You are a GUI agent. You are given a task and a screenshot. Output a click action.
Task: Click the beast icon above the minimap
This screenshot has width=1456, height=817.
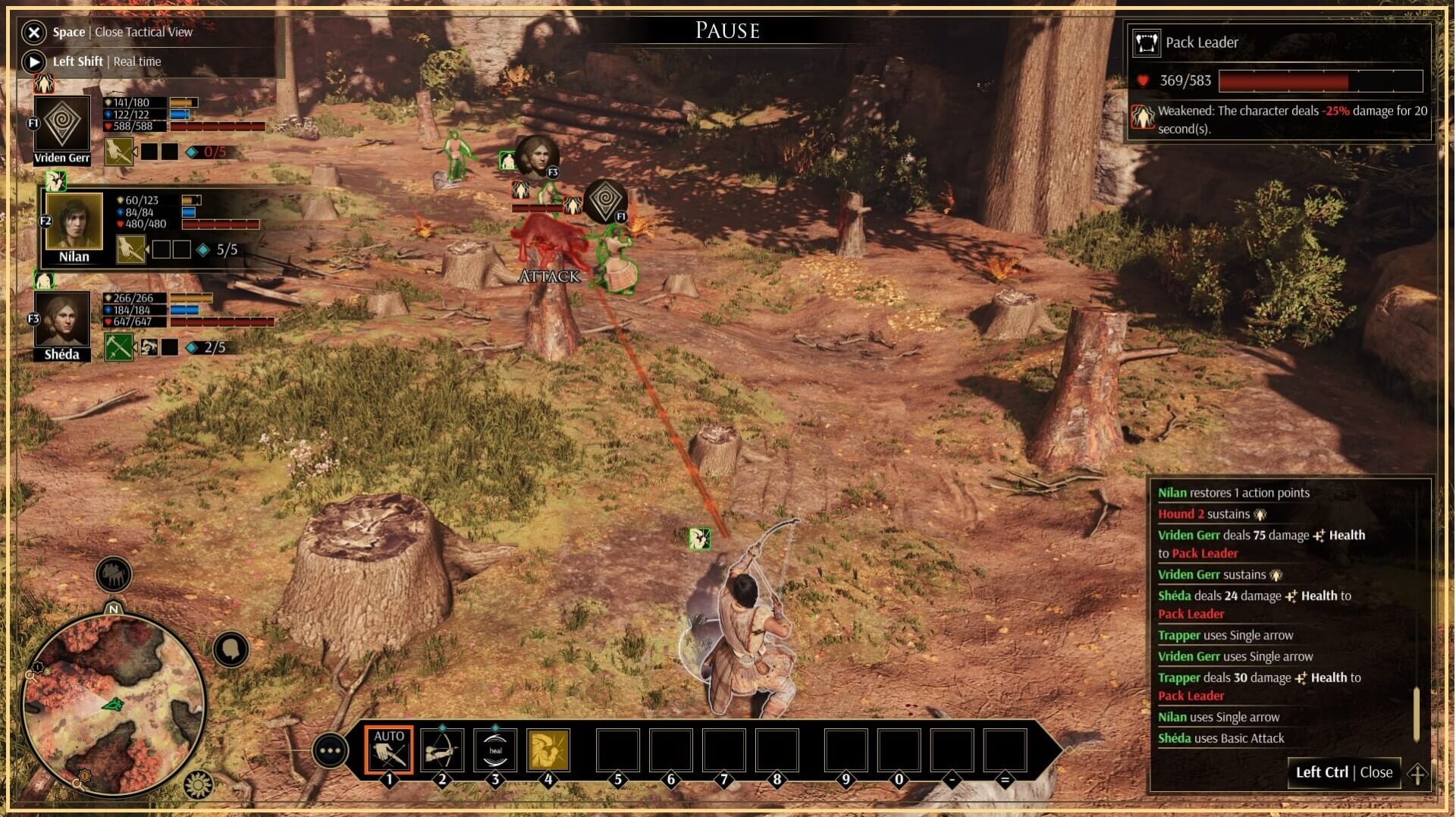click(114, 574)
